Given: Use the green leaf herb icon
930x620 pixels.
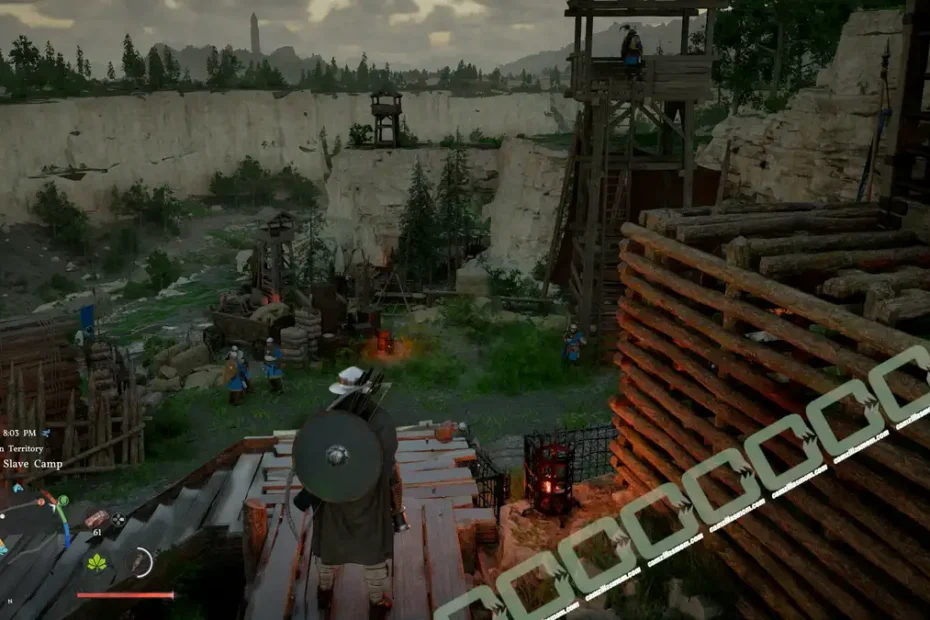Looking at the screenshot, I should coord(98,562).
